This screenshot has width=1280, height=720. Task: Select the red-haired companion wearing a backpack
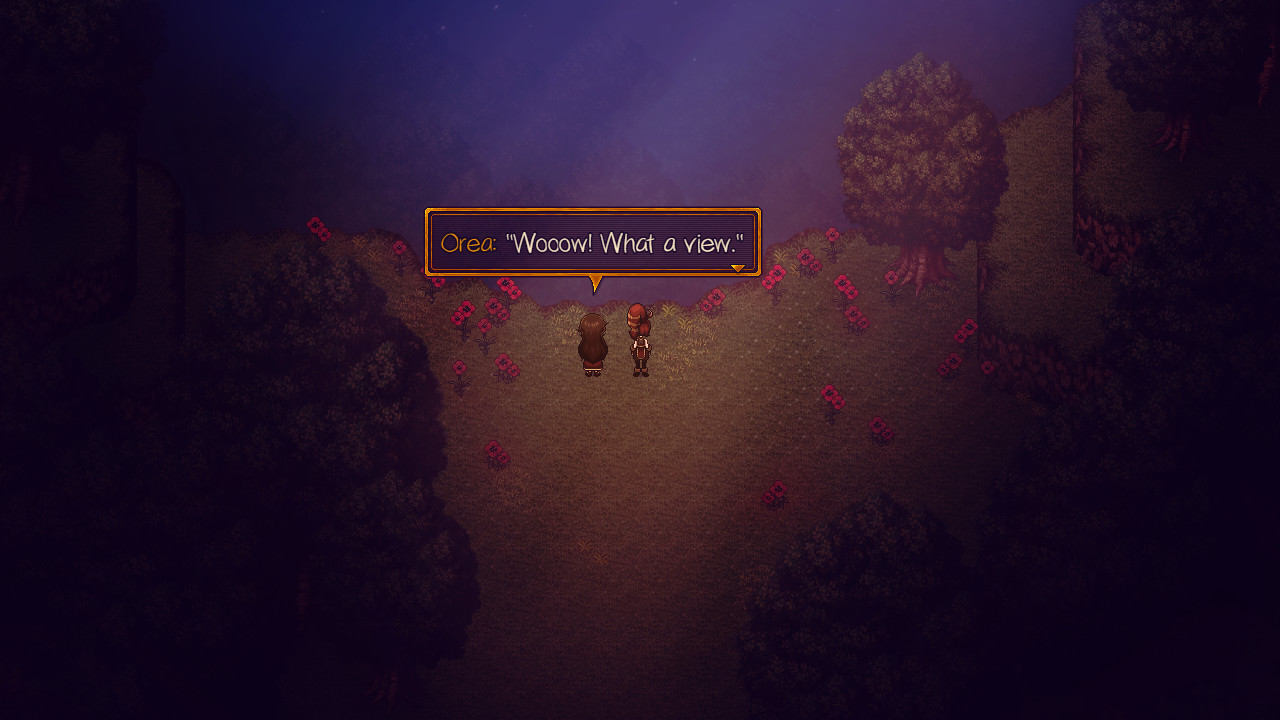(641, 340)
